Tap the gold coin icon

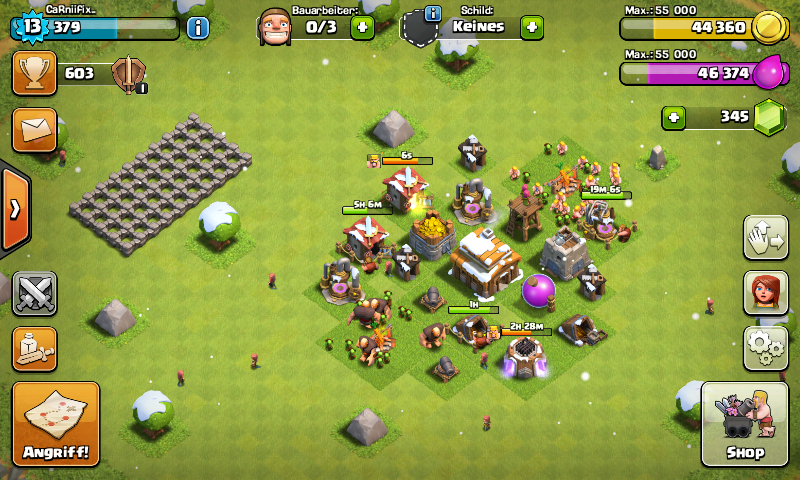click(x=767, y=27)
